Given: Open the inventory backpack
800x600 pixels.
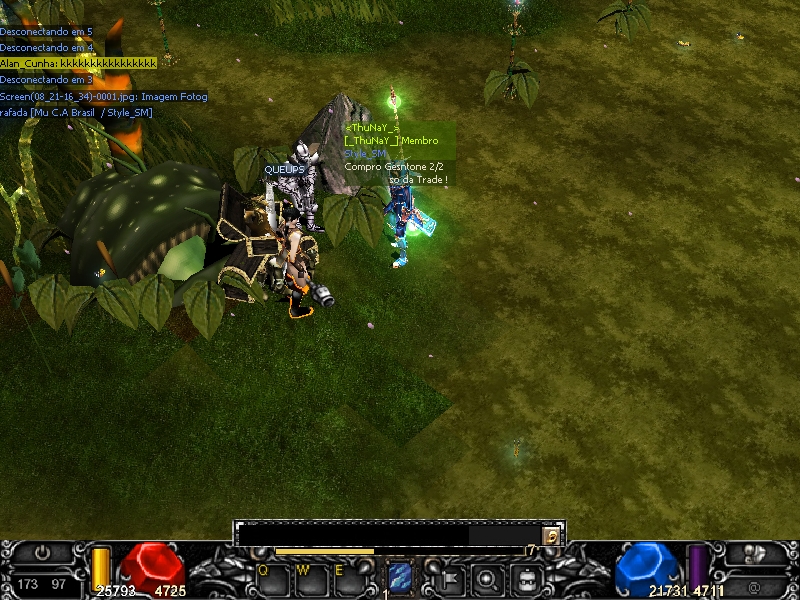Looking at the screenshot, I should click(x=526, y=578).
